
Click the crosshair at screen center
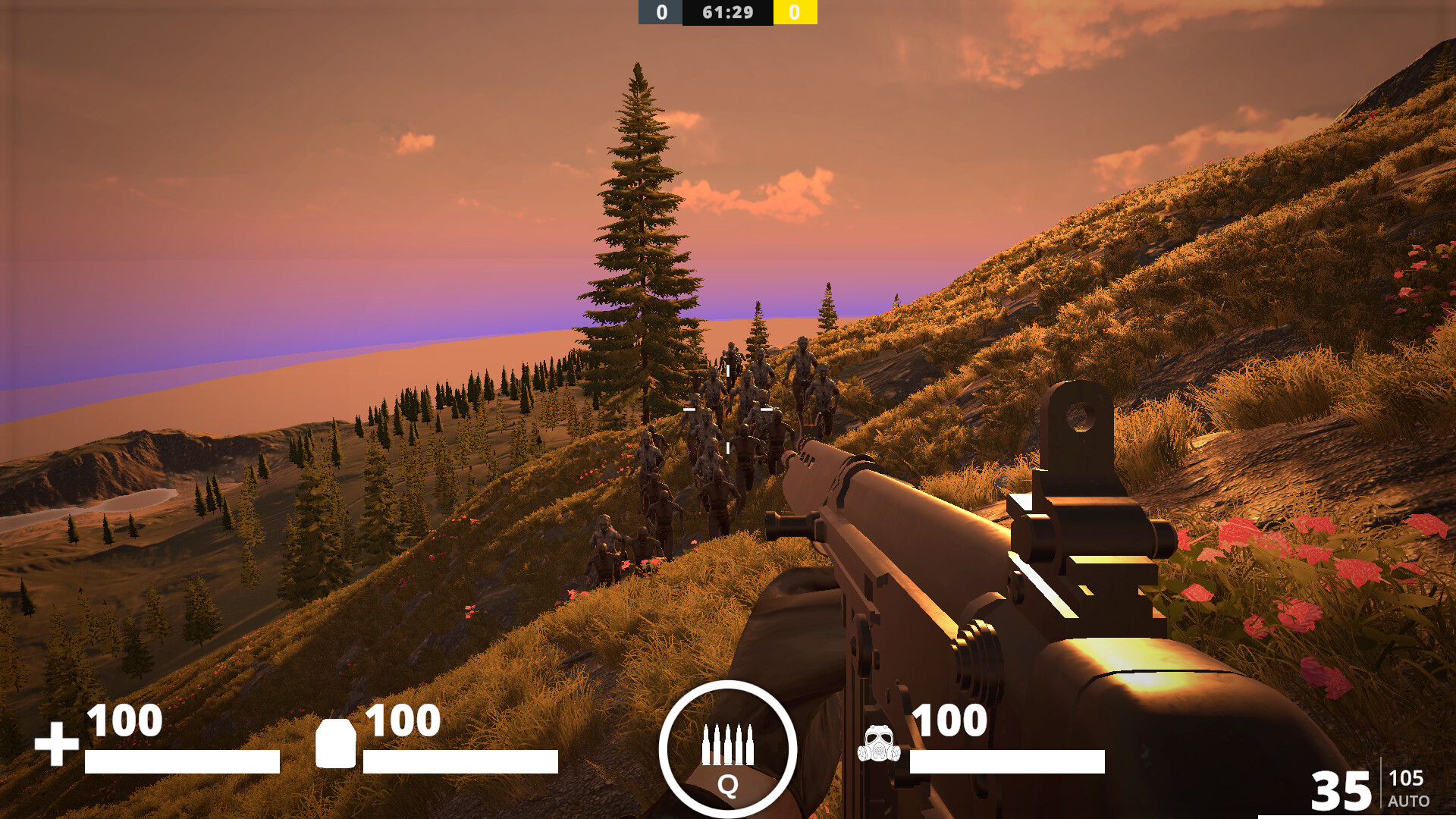coord(728,409)
